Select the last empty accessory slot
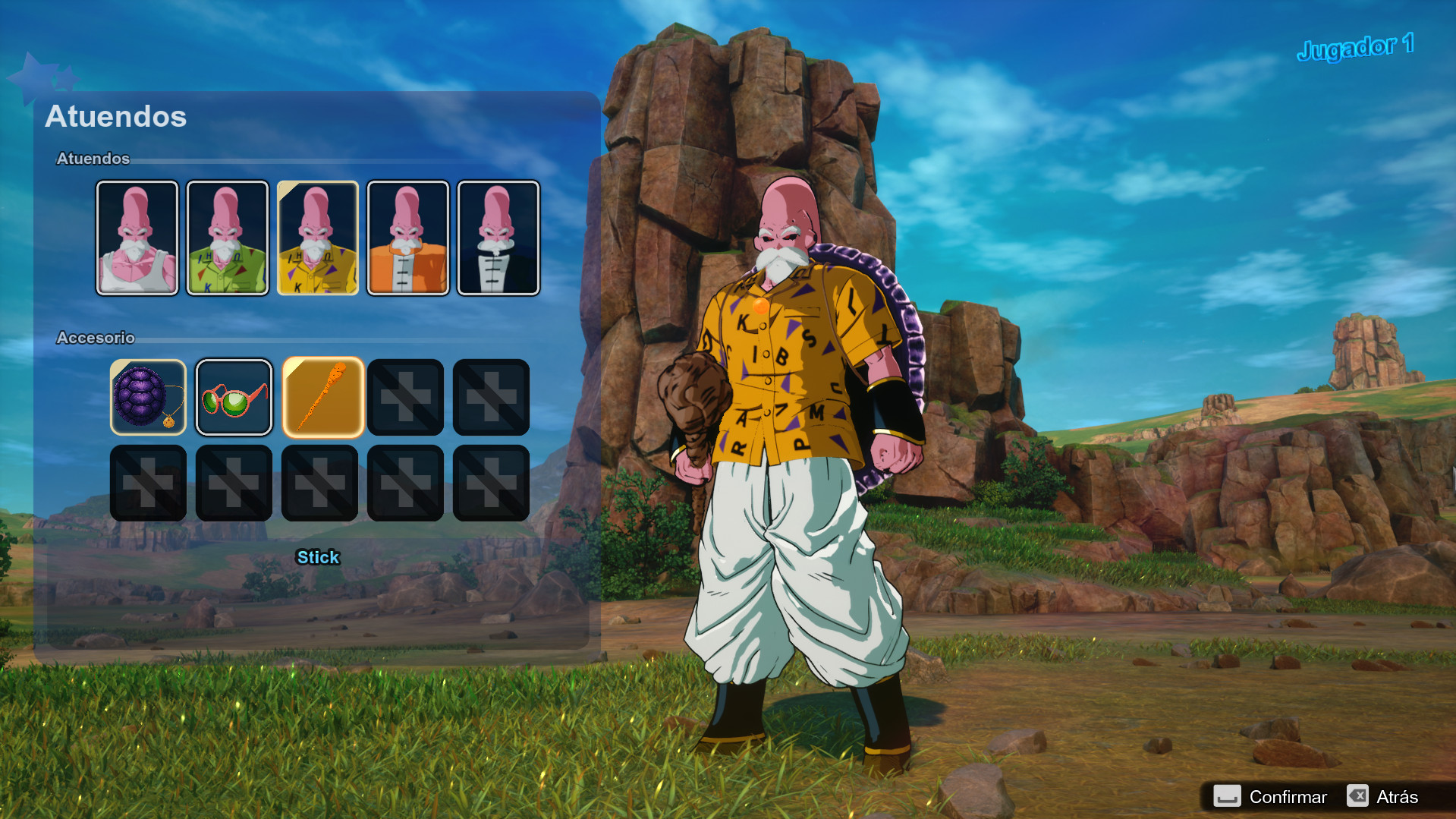1456x819 pixels. (491, 483)
